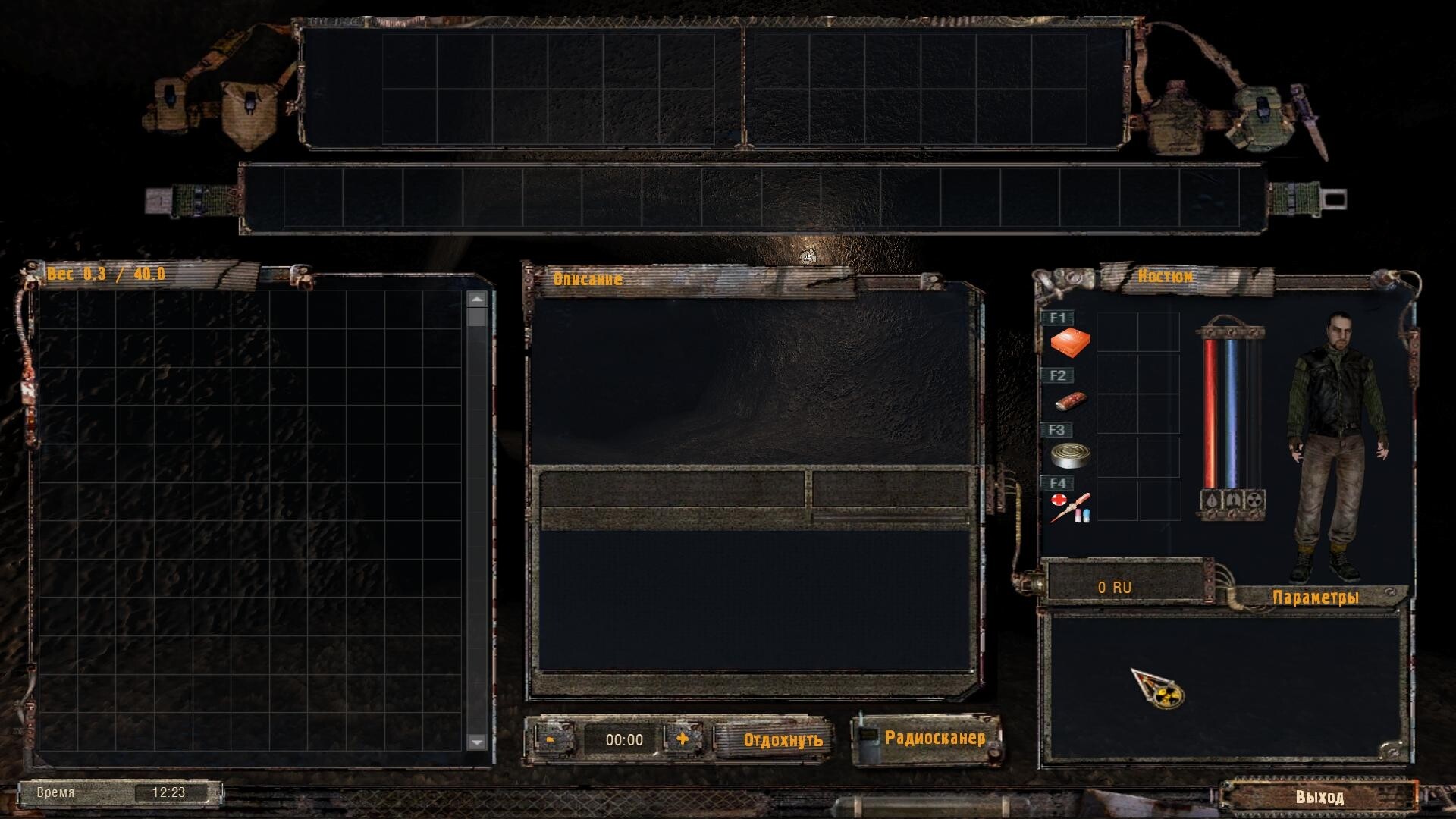Viewport: 1456px width, 819px height.
Task: Increase rest time with the plus button
Action: [x=682, y=739]
